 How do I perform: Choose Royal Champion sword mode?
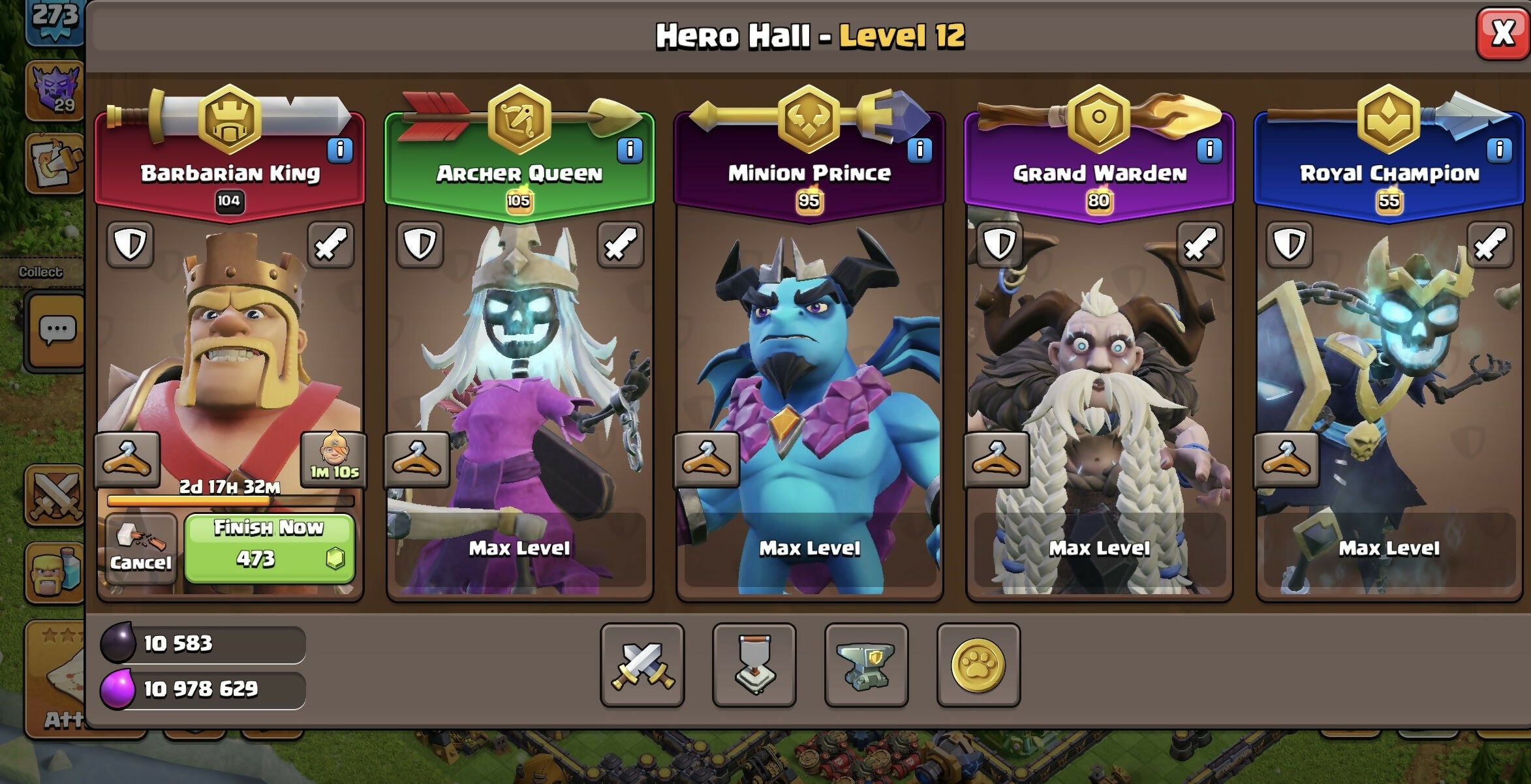[x=1489, y=245]
